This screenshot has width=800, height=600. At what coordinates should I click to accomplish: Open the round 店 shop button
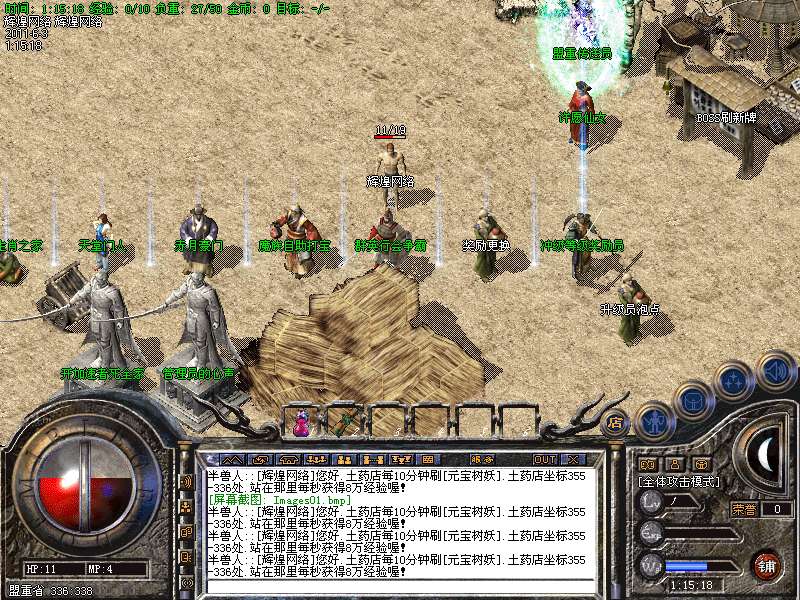click(x=616, y=423)
